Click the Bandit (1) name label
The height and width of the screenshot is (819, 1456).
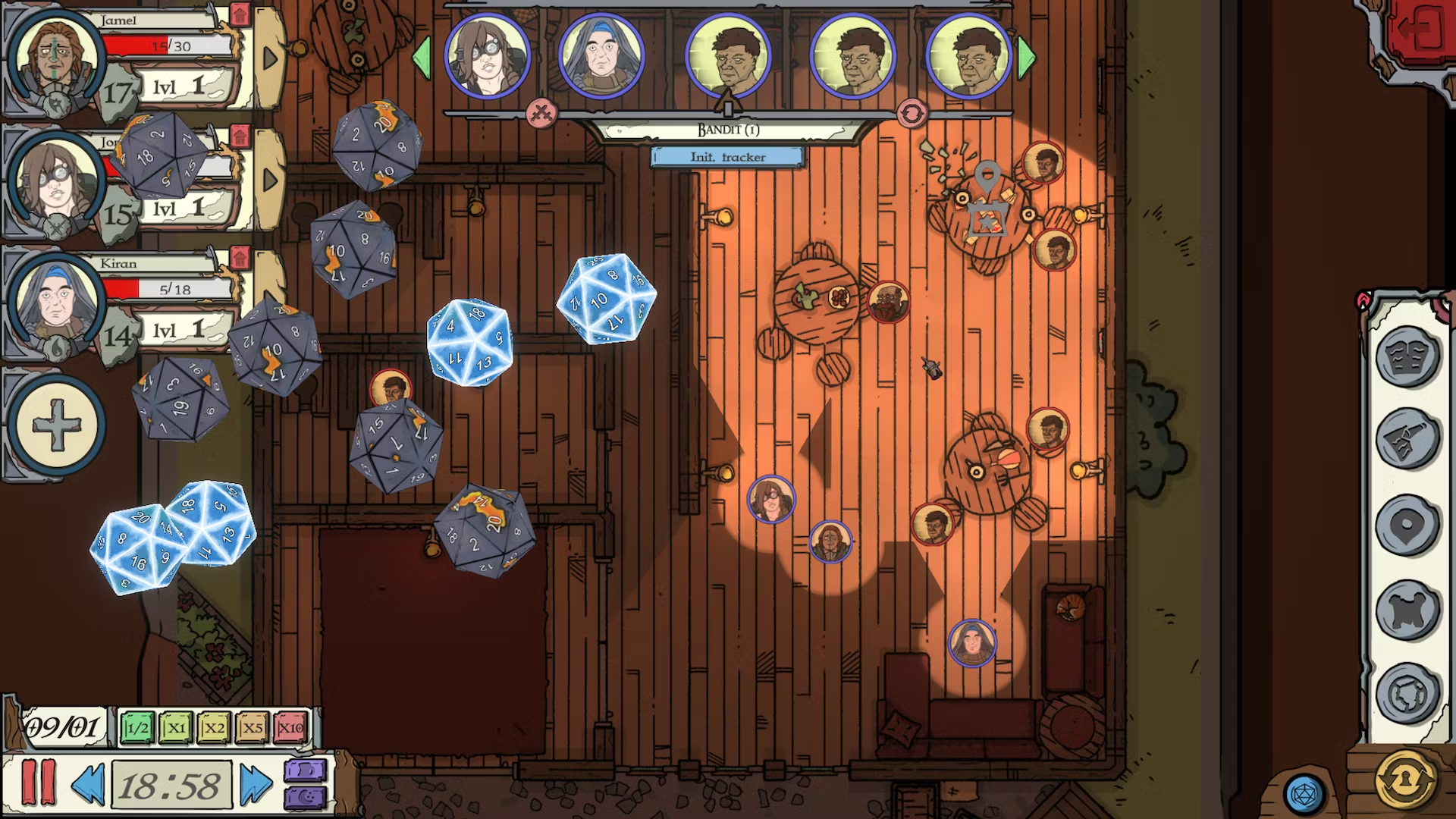726,129
